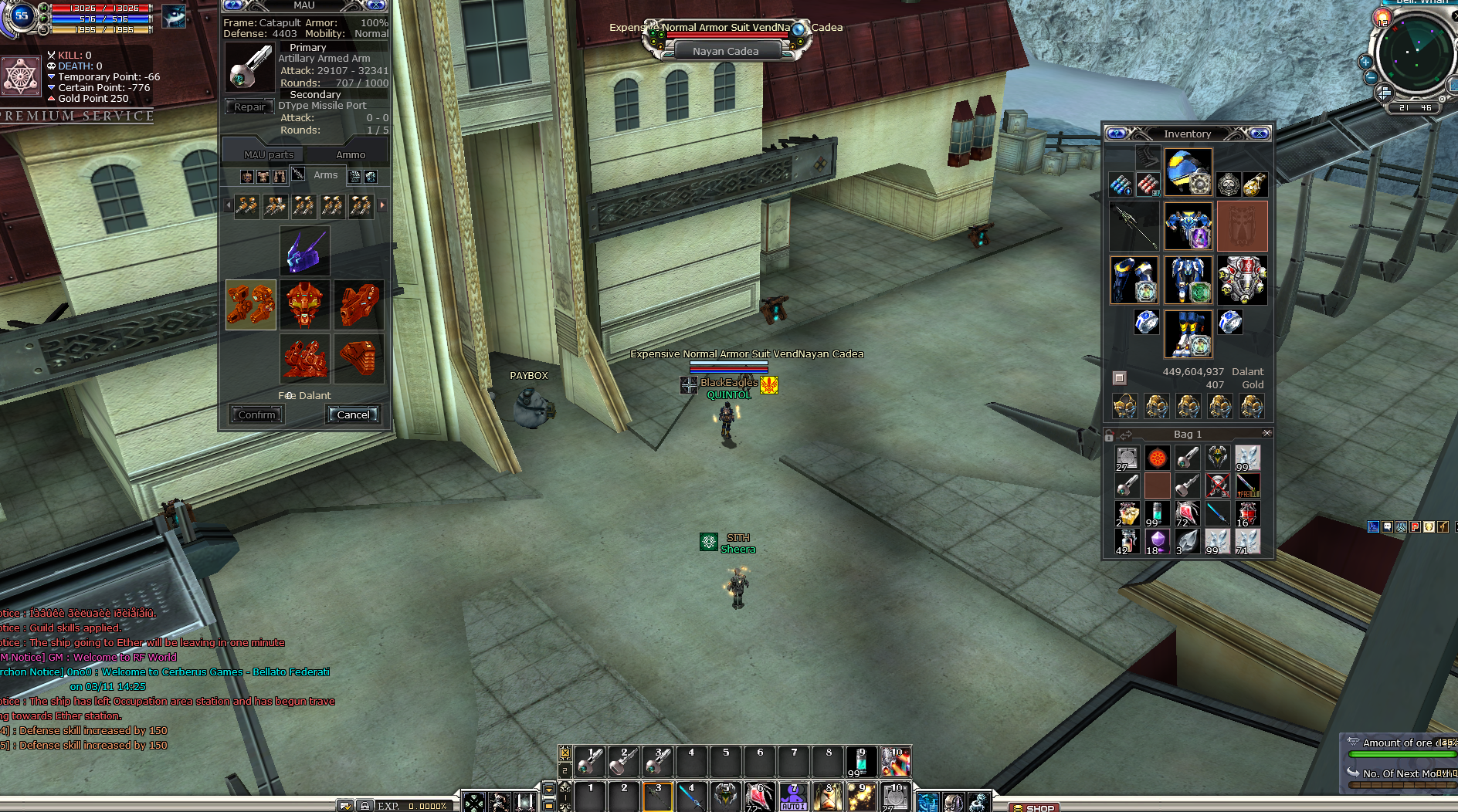Cancel the MAU customization window

pos(353,414)
